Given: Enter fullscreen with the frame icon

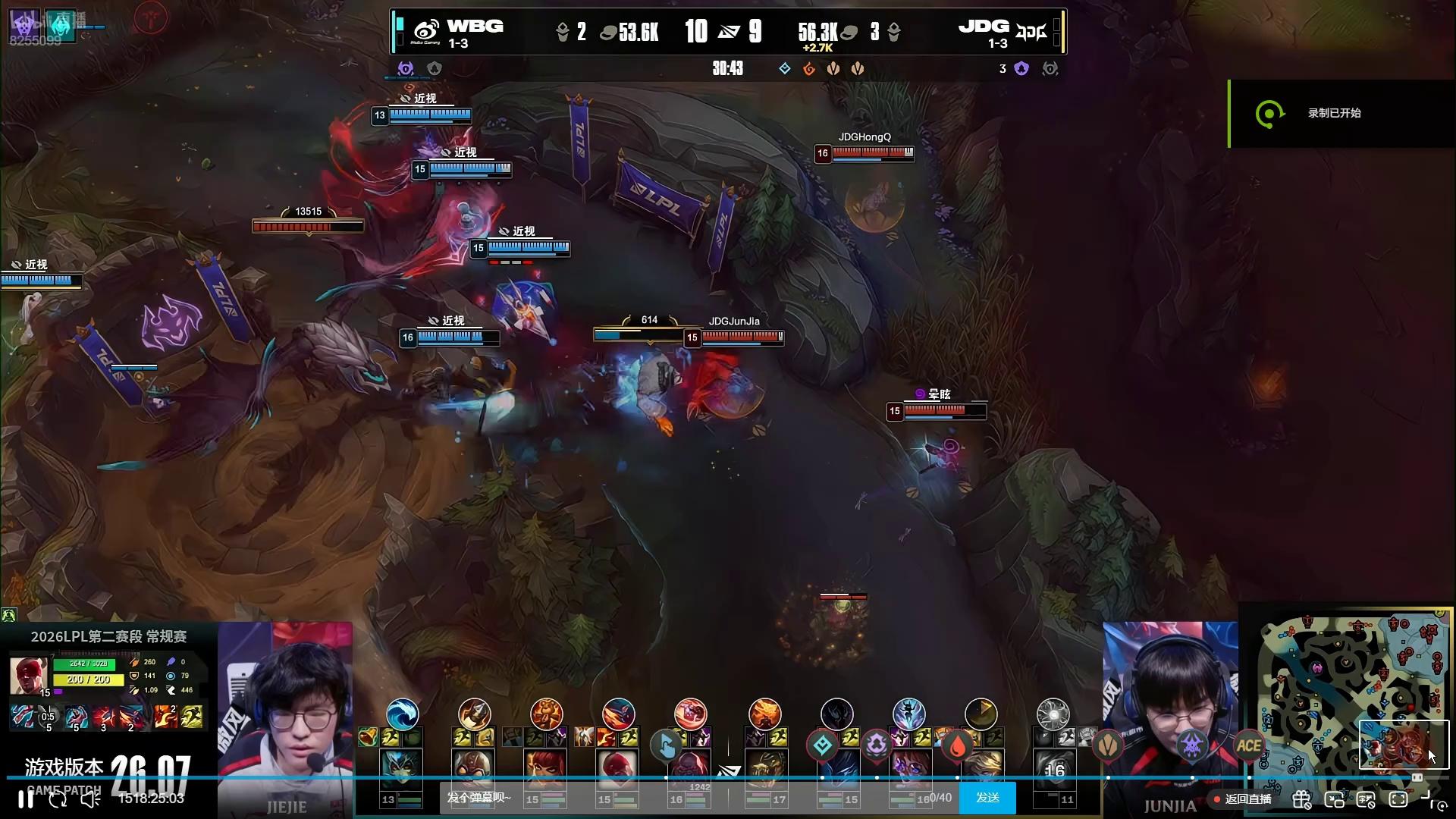Looking at the screenshot, I should pyautogui.click(x=1398, y=799).
